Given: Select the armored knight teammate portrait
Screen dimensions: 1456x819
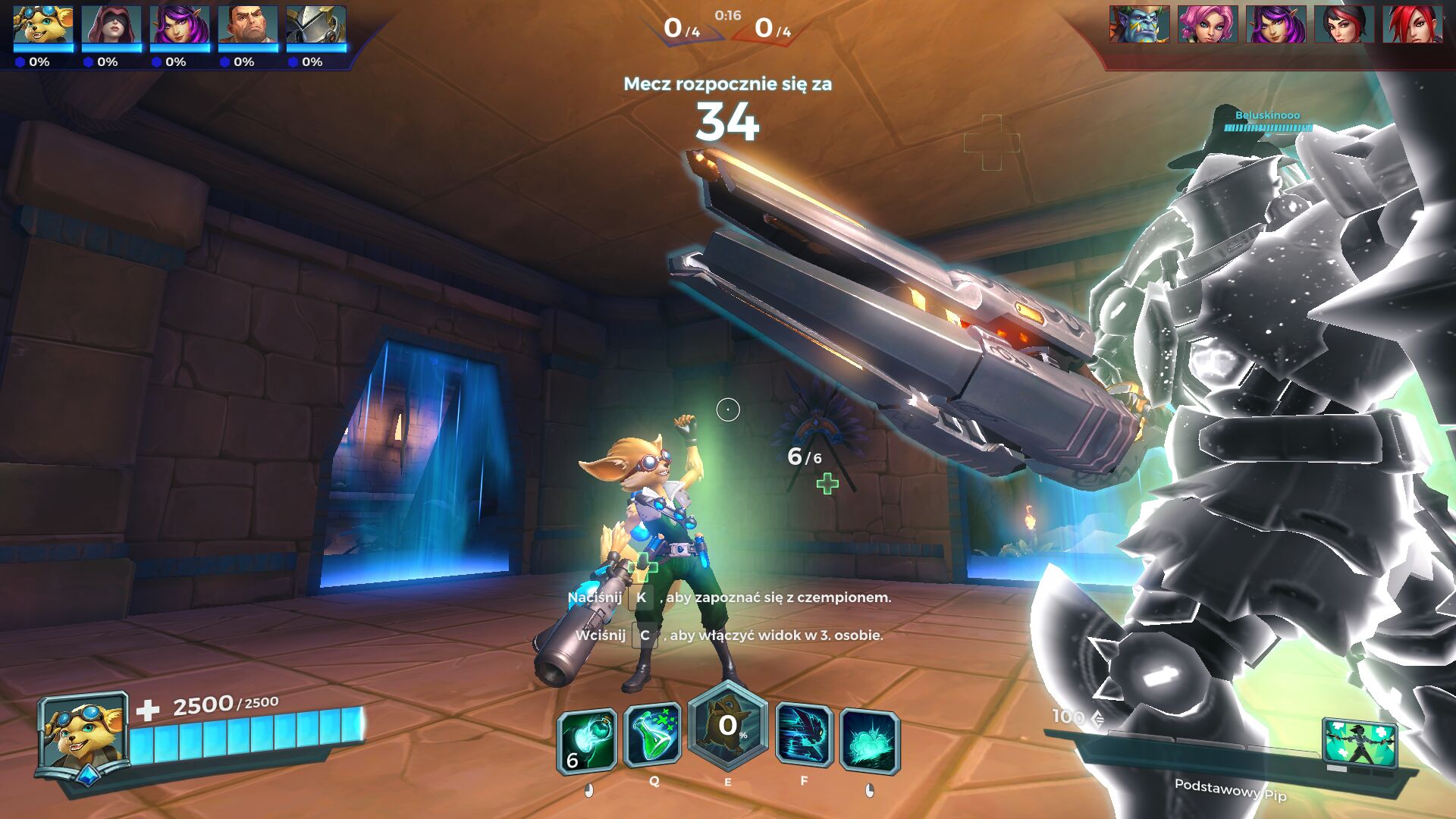Looking at the screenshot, I should pos(316,26).
